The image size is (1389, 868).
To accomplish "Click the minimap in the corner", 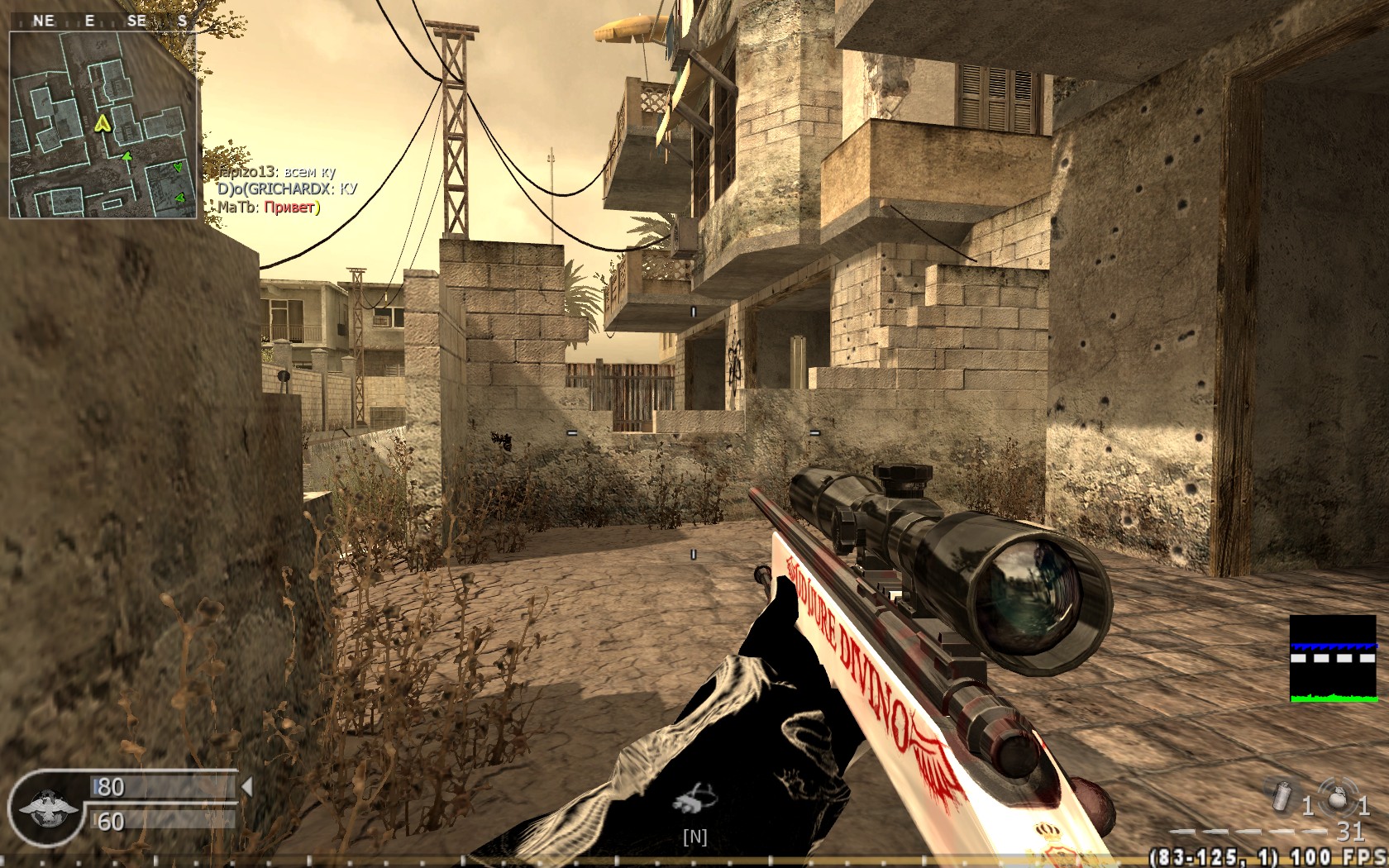I will click(x=103, y=125).
